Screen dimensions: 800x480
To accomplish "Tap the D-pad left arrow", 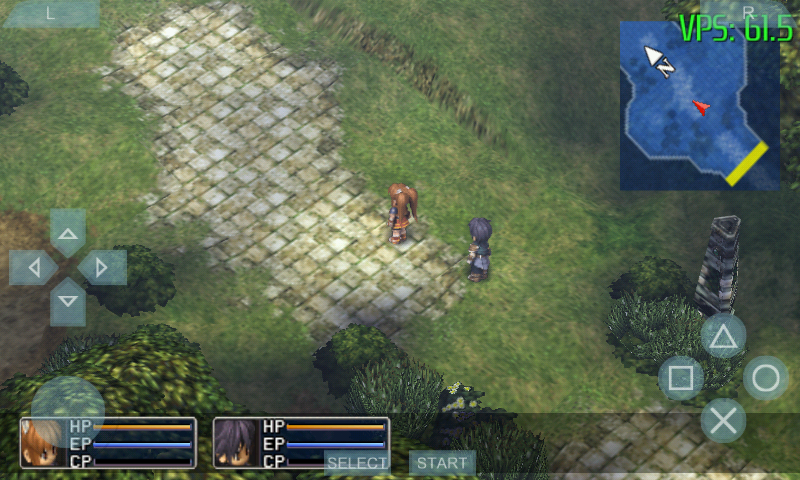I will click(36, 268).
